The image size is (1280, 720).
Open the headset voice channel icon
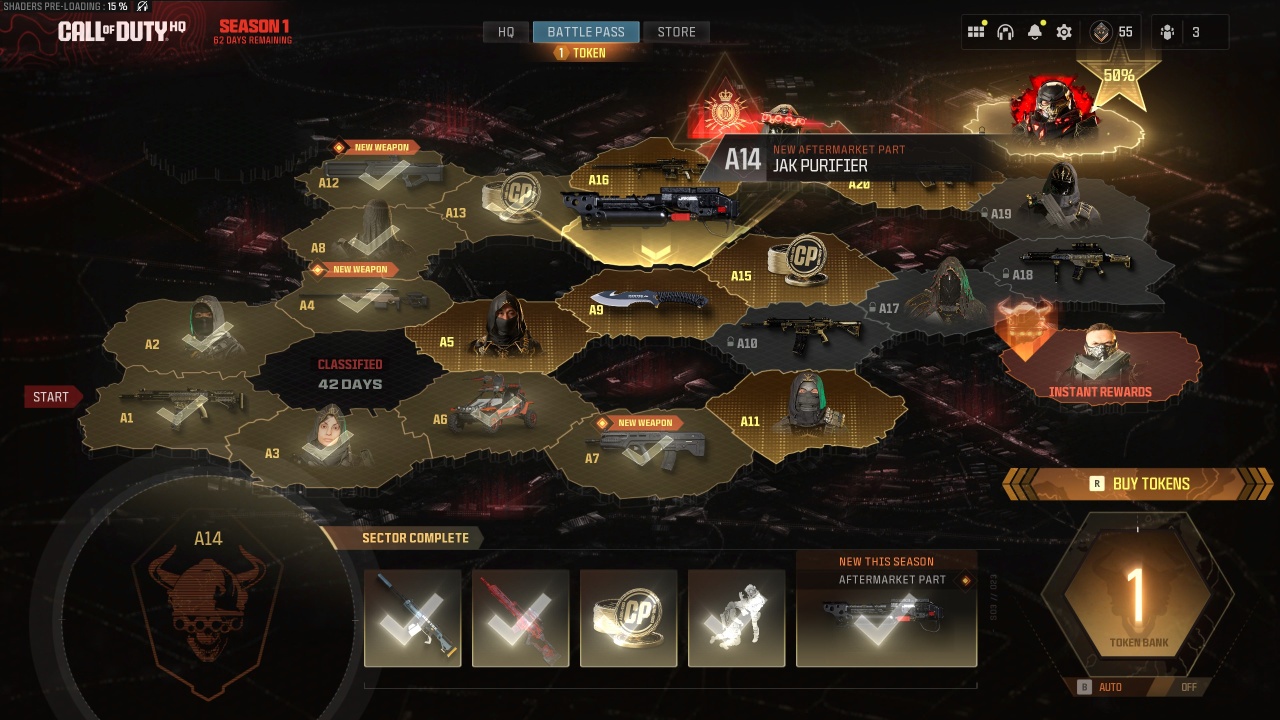coord(1006,32)
